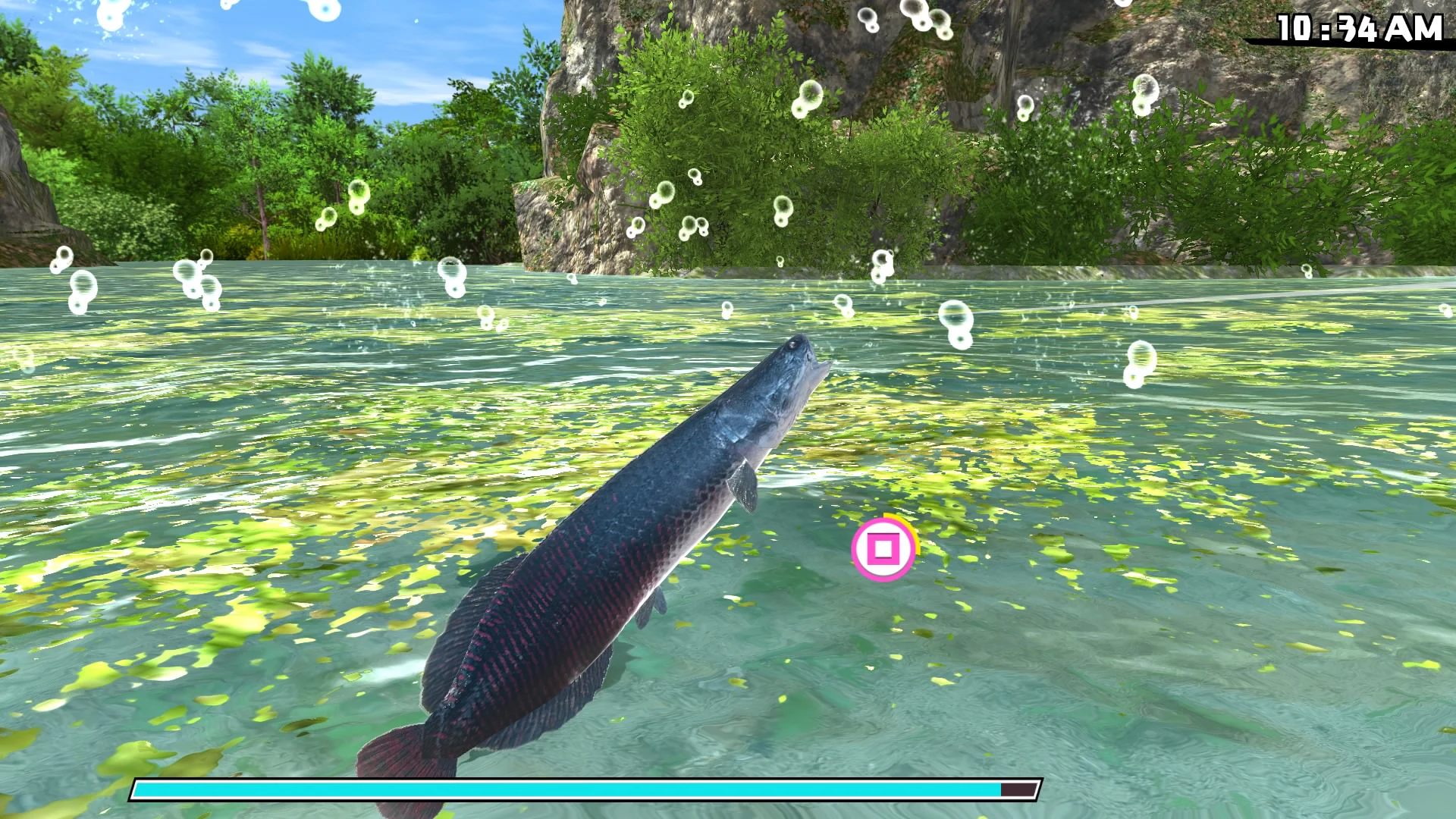Click the cyan filled portion of the tension bar
The height and width of the screenshot is (819, 1456).
569,791
